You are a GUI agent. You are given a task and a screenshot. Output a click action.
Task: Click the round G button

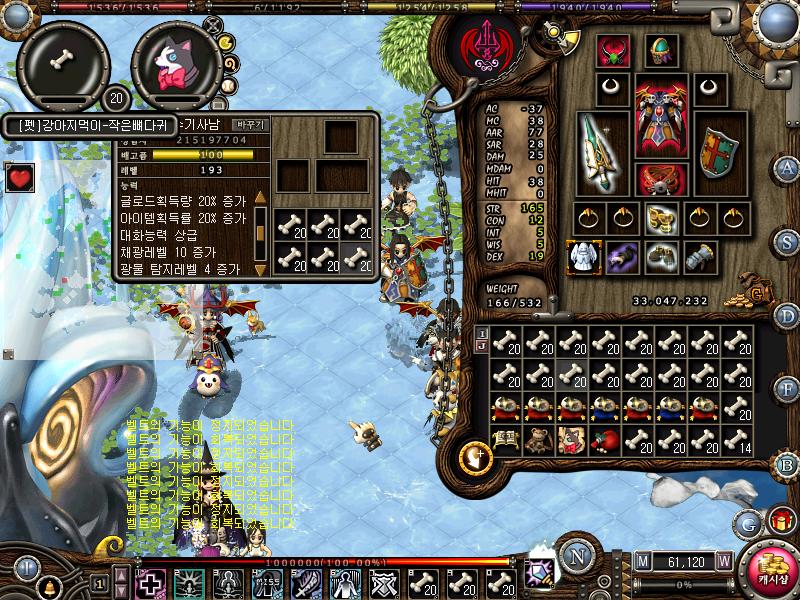click(x=746, y=523)
